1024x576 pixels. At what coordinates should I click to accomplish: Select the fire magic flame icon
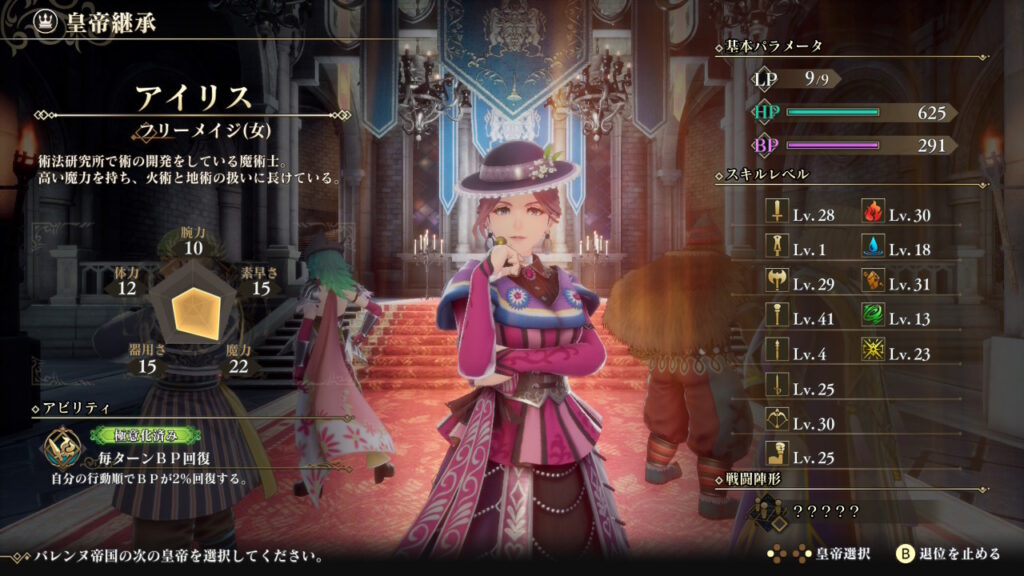872,212
